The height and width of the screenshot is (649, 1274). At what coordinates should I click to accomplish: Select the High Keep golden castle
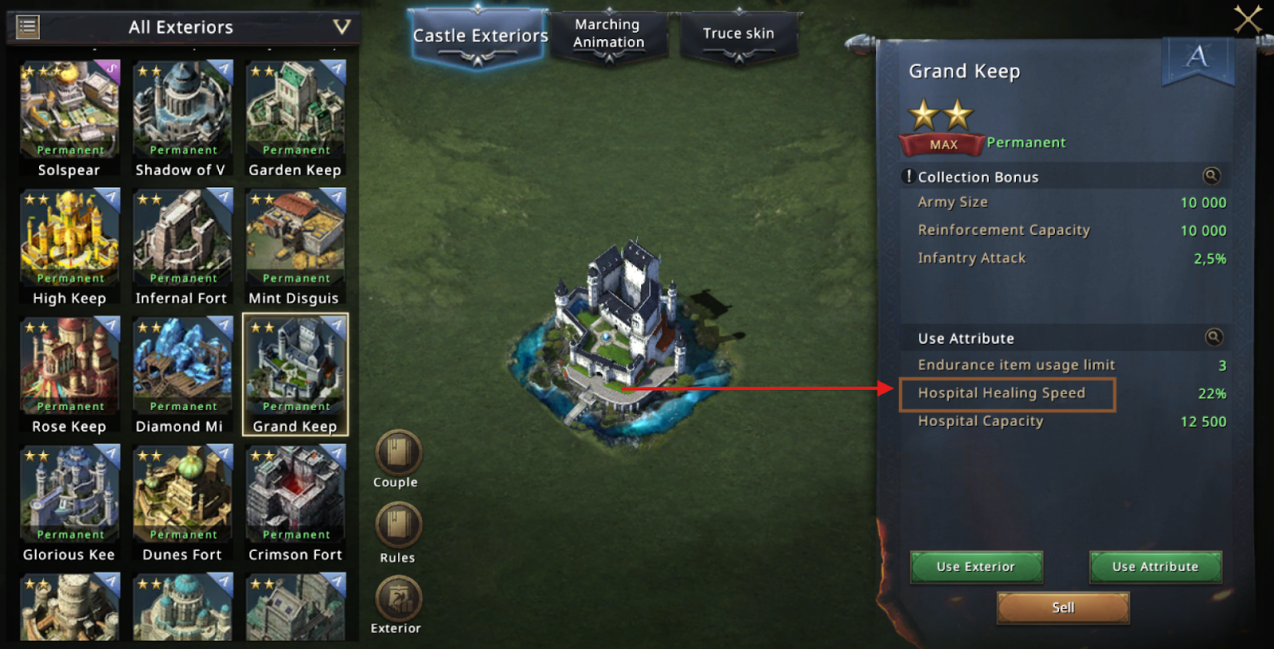click(69, 239)
